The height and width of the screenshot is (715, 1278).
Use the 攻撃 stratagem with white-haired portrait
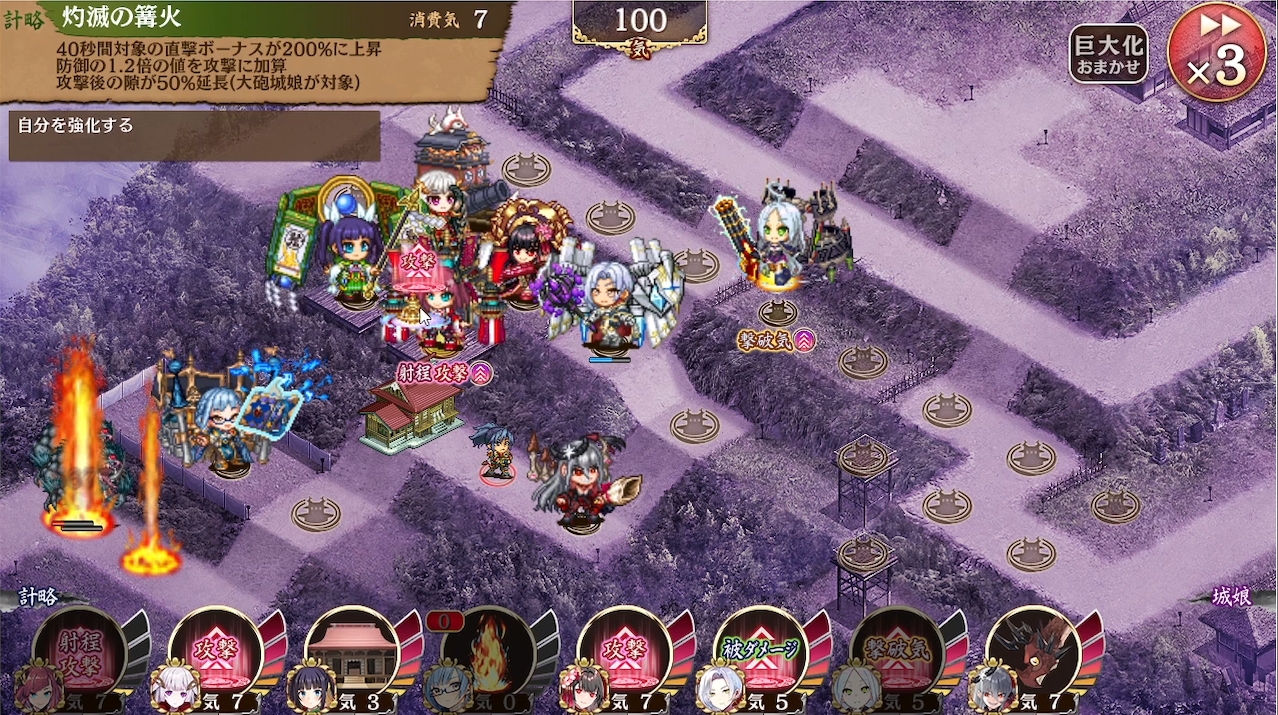pyautogui.click(x=216, y=653)
